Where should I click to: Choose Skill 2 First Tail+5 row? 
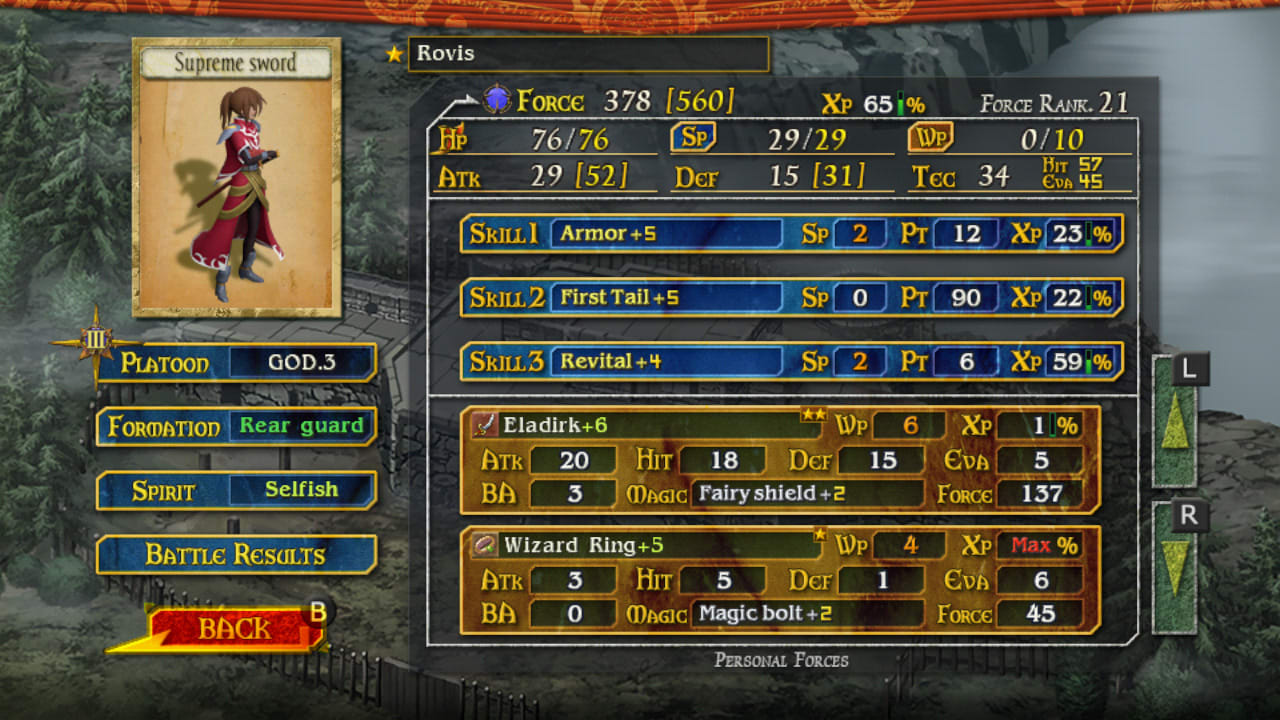coord(790,298)
